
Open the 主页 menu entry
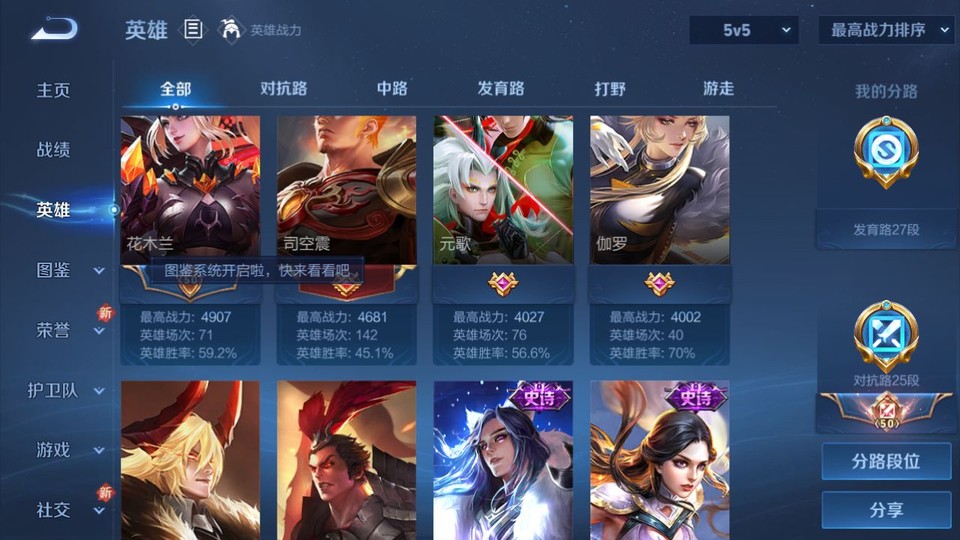click(x=54, y=90)
